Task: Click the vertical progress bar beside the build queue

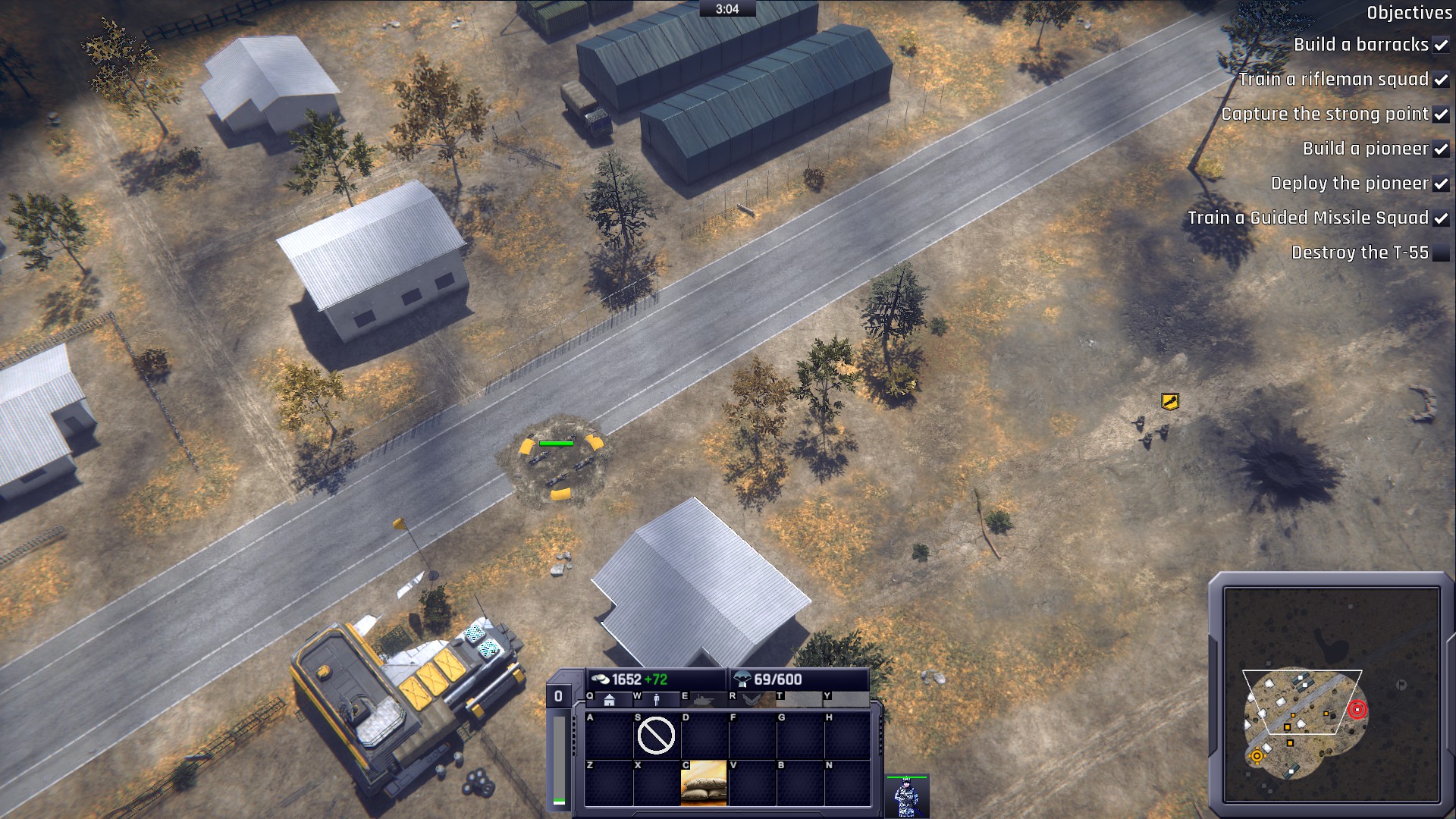Action: [559, 758]
